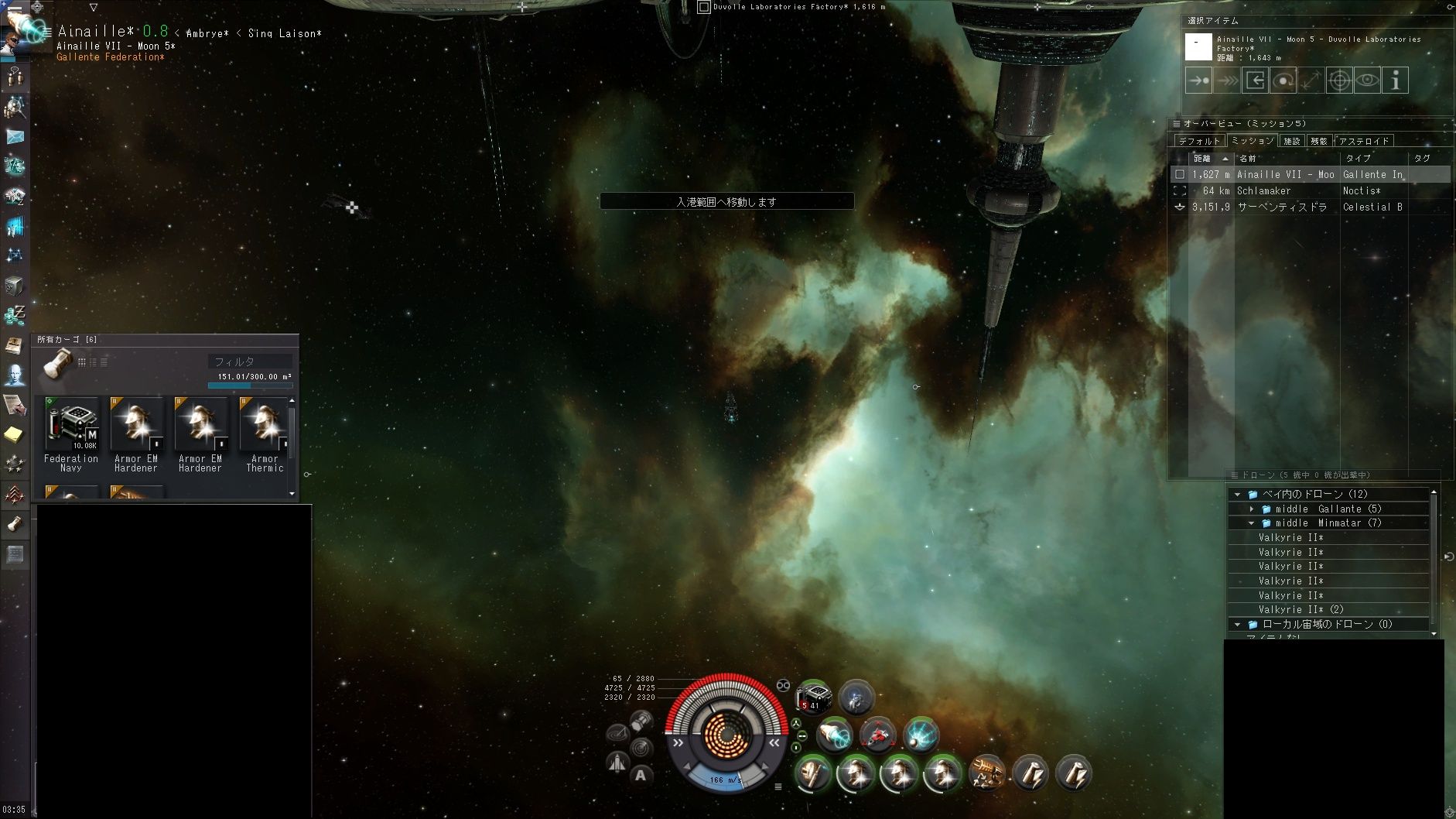Select the Armor Thermic hardener in cargo
1456x819 pixels.
(265, 425)
